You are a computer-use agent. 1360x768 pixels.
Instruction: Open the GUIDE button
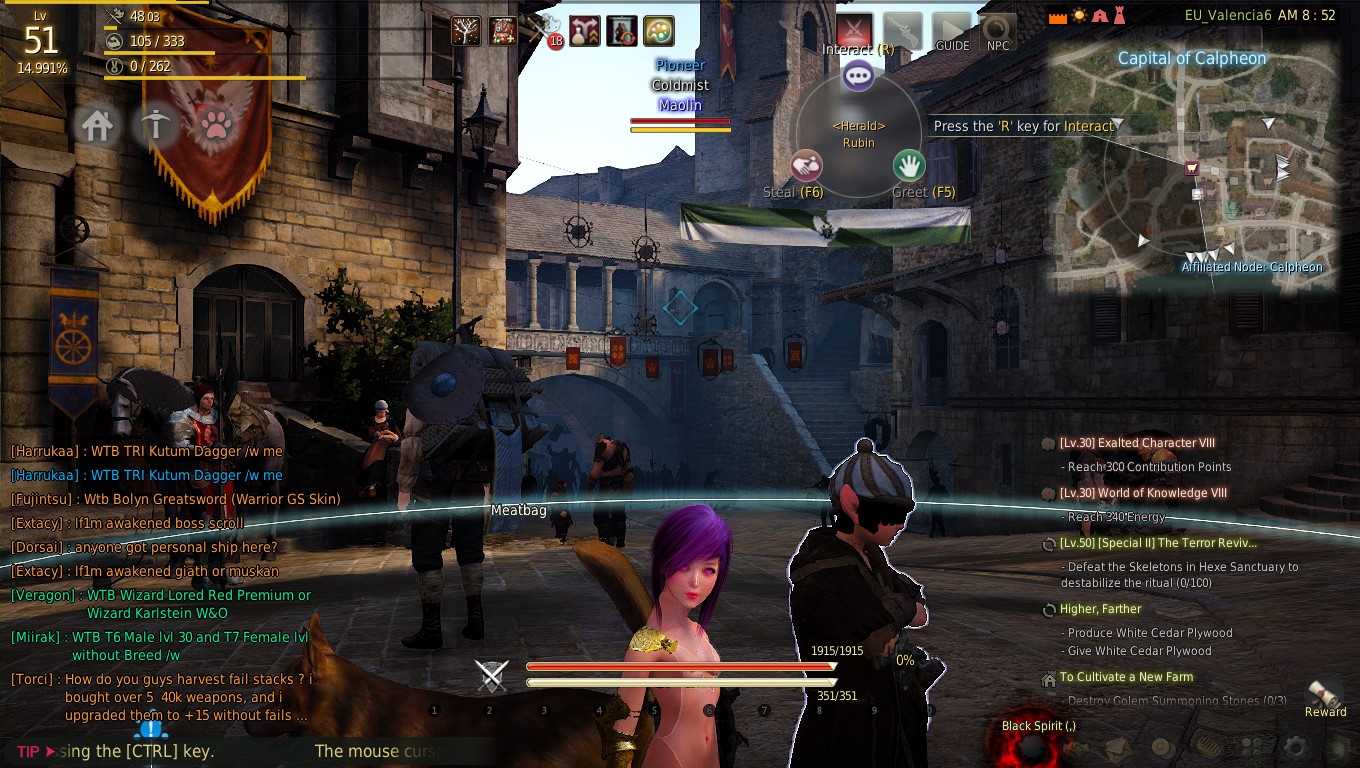pos(952,32)
